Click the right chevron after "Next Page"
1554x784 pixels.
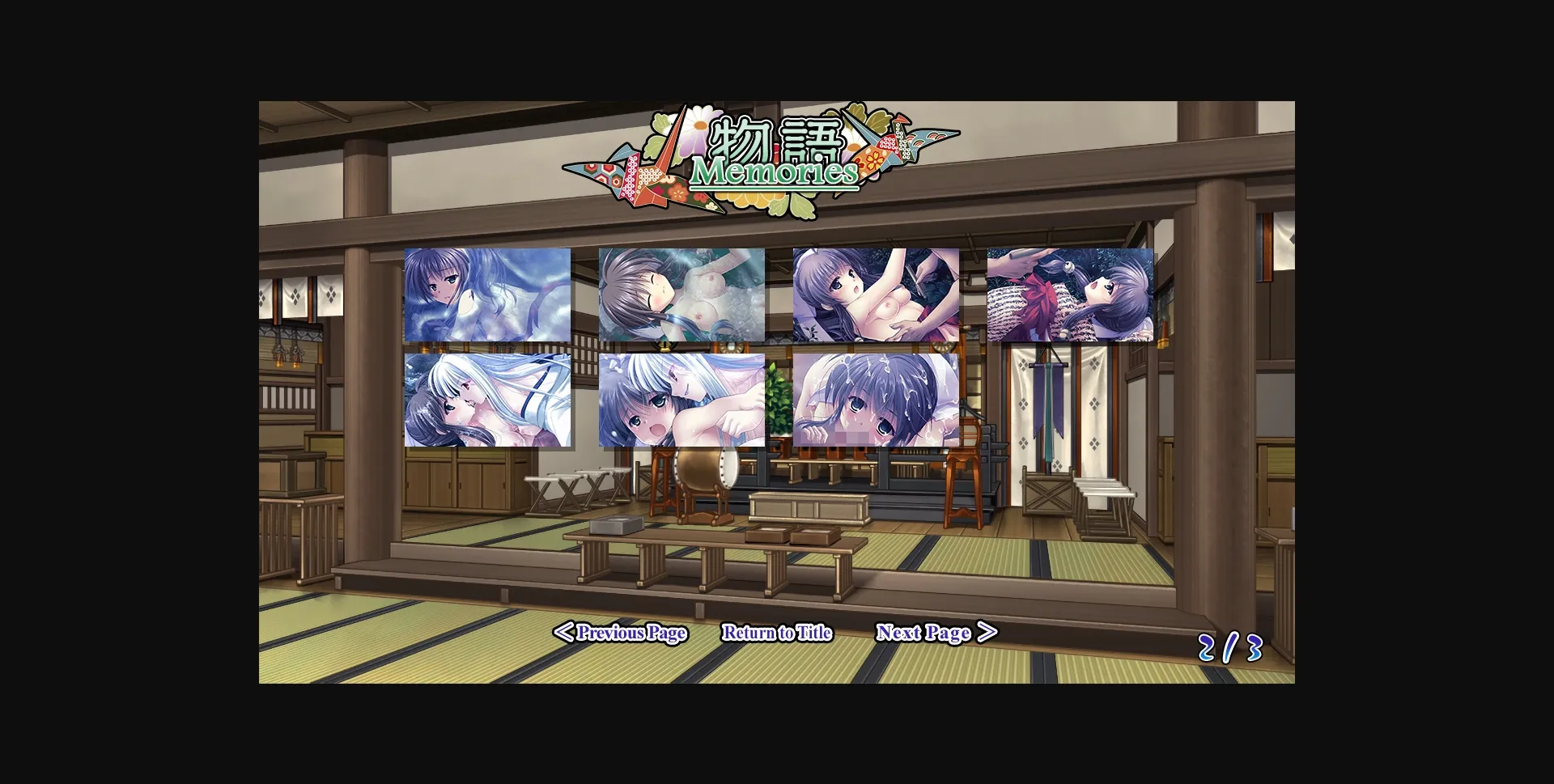[987, 632]
